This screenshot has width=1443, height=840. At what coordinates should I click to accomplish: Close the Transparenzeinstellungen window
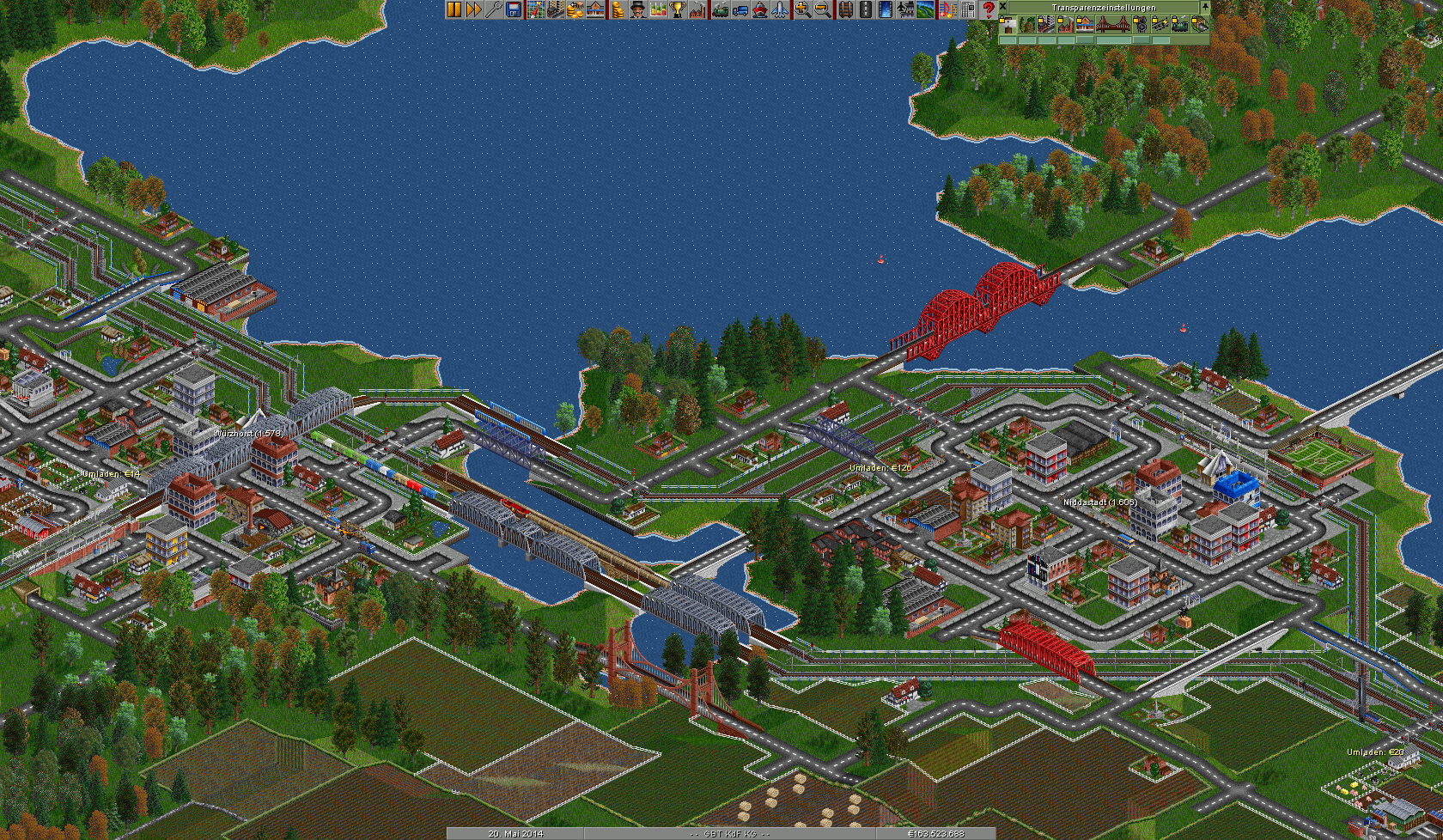click(x=1002, y=7)
